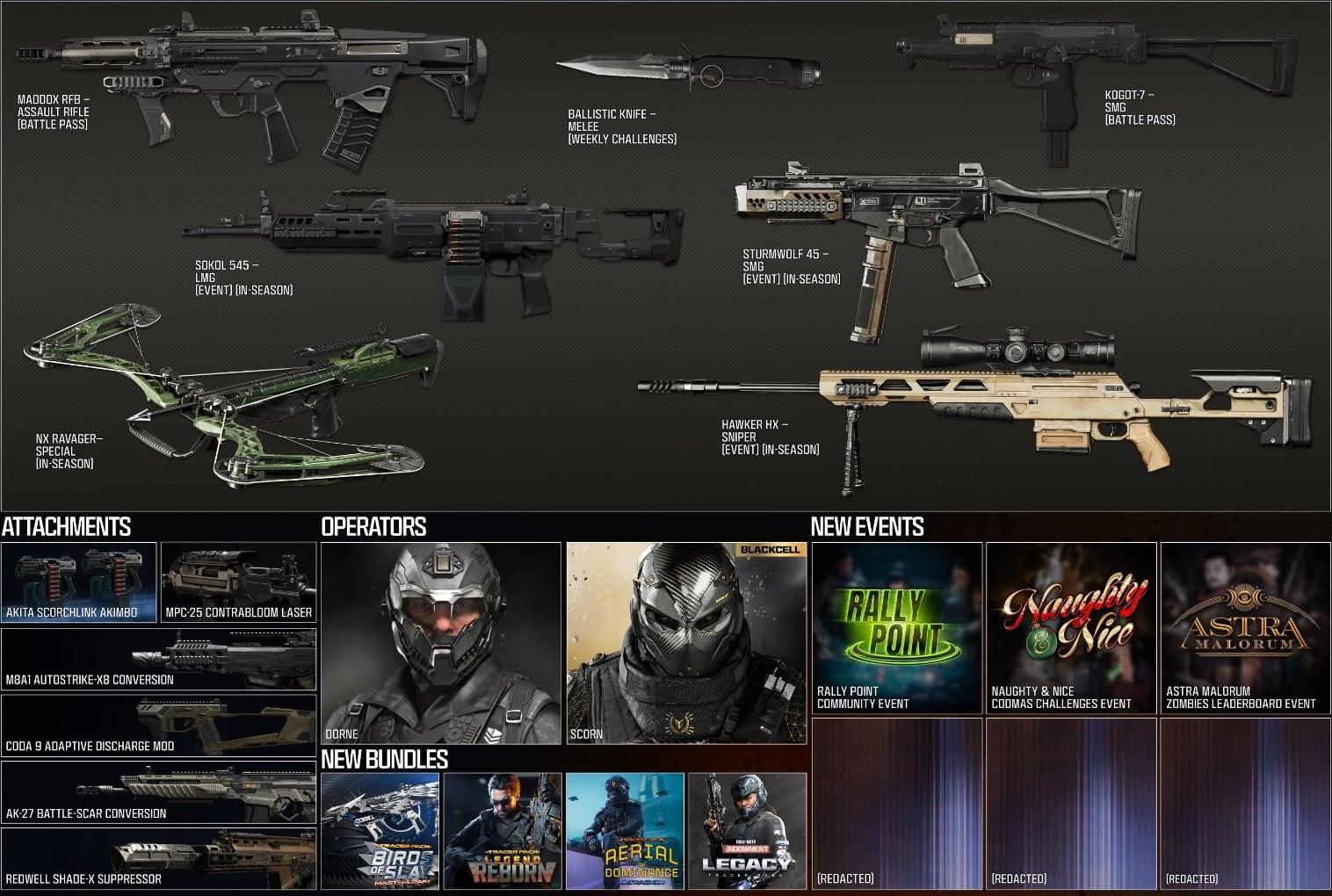View the Legend Reborn tracer pack bundle
Image resolution: width=1332 pixels, height=896 pixels.
pos(503,831)
